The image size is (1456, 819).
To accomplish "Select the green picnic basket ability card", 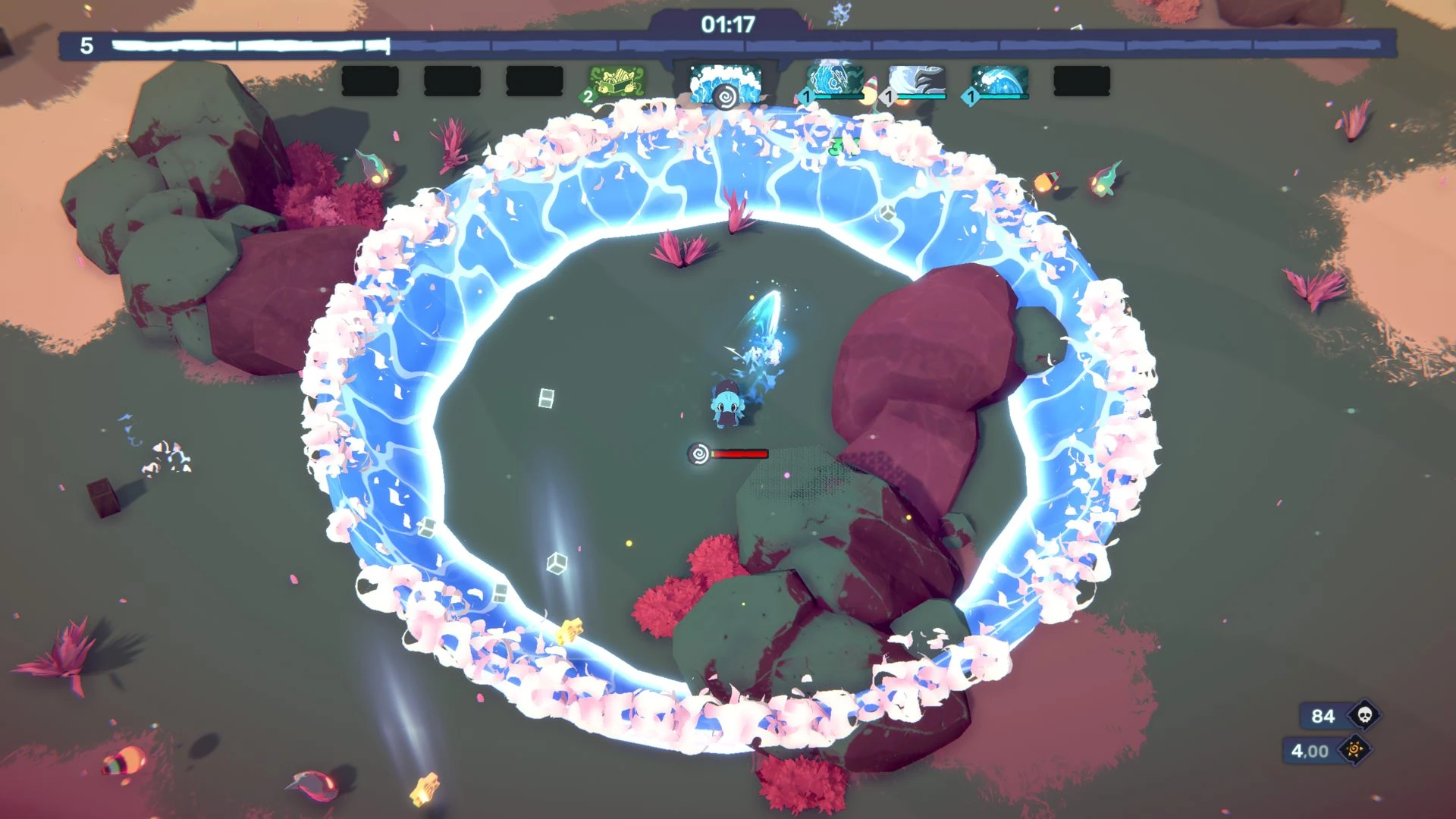I will [617, 81].
